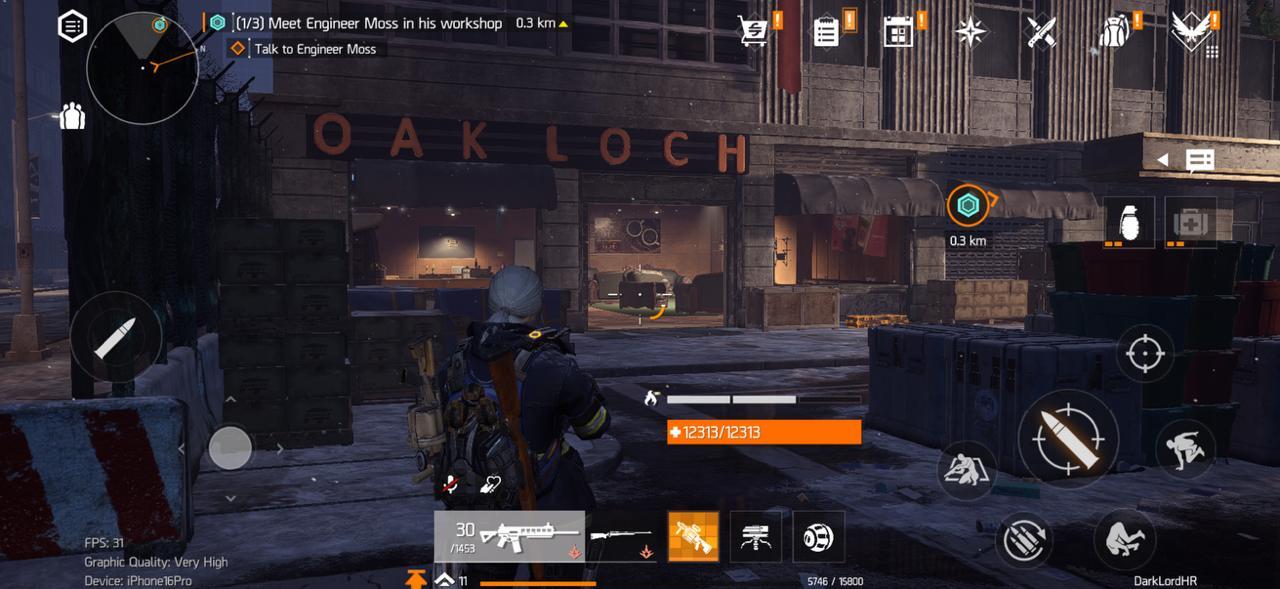Switch to the secondary rifle slot
The height and width of the screenshot is (589, 1280).
[621, 537]
